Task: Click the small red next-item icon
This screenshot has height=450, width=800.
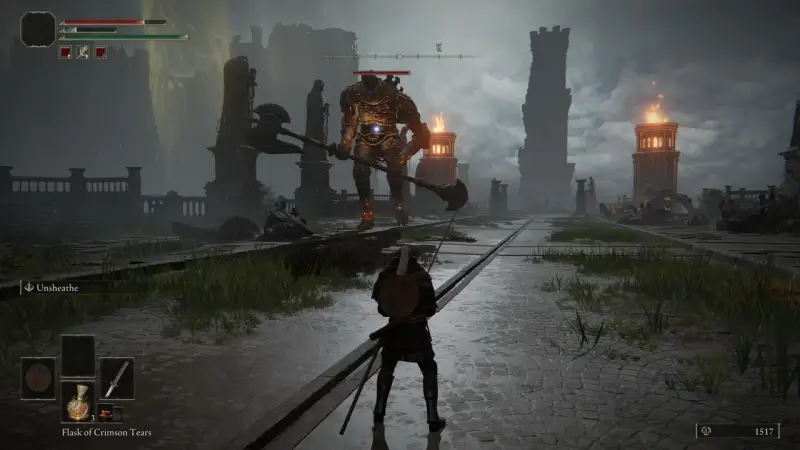Action: [x=105, y=414]
